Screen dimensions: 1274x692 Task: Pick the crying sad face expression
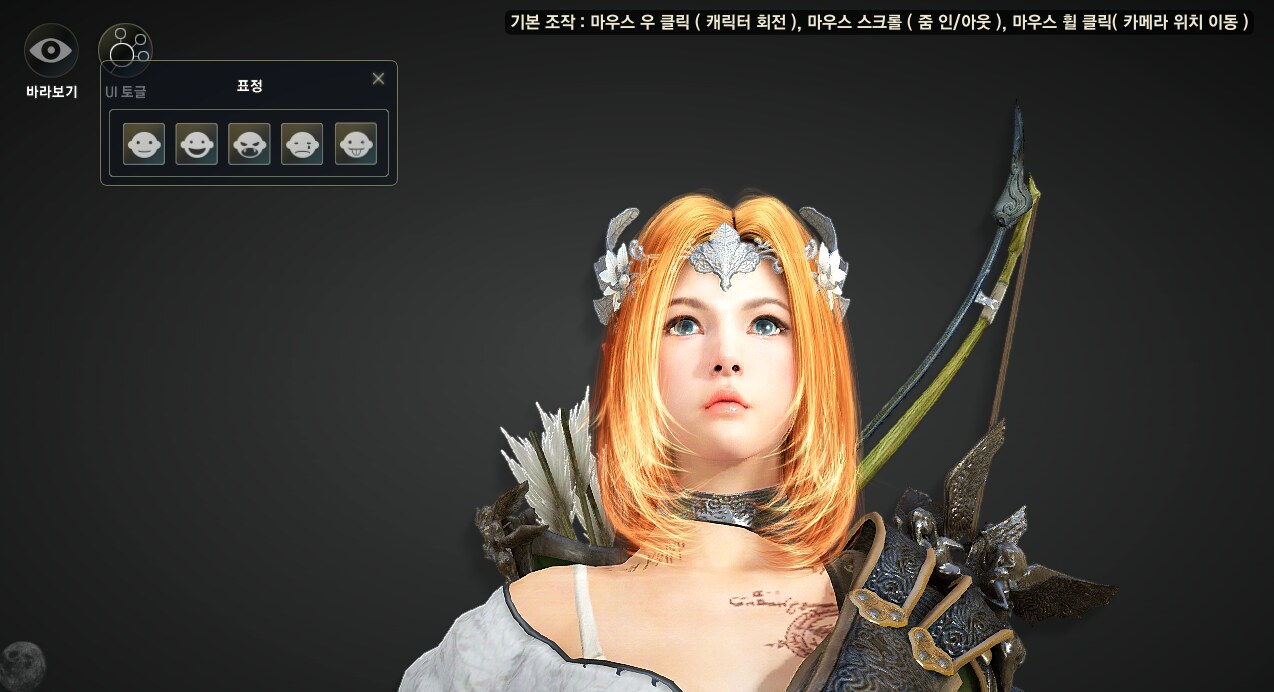click(x=302, y=144)
